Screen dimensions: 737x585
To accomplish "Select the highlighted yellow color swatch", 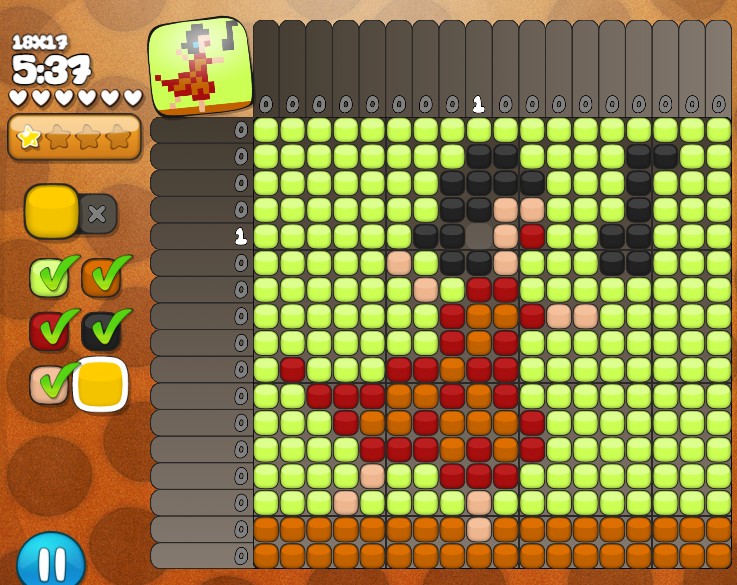I will [100, 384].
